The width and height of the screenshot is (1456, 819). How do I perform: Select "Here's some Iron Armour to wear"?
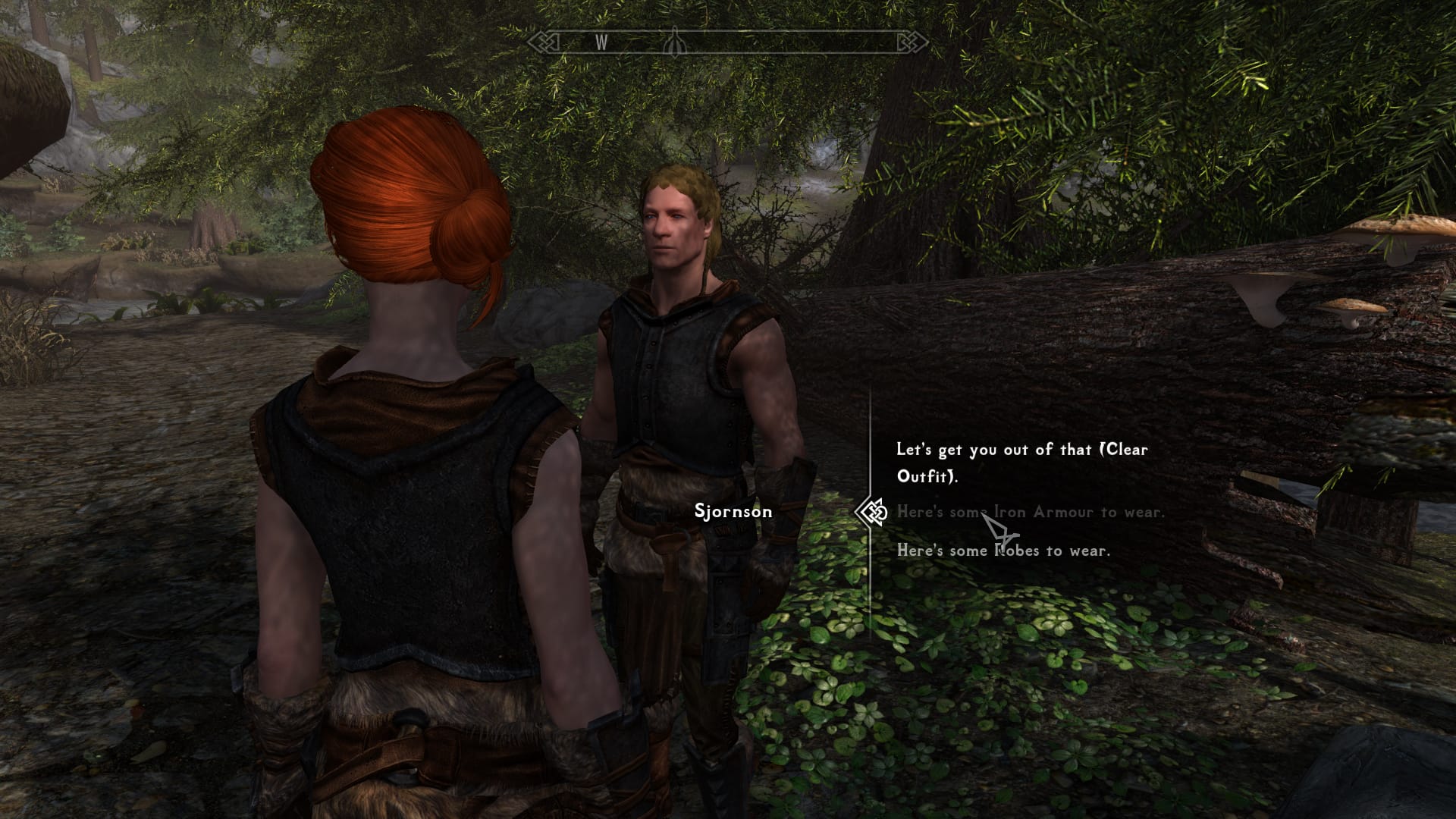1030,513
